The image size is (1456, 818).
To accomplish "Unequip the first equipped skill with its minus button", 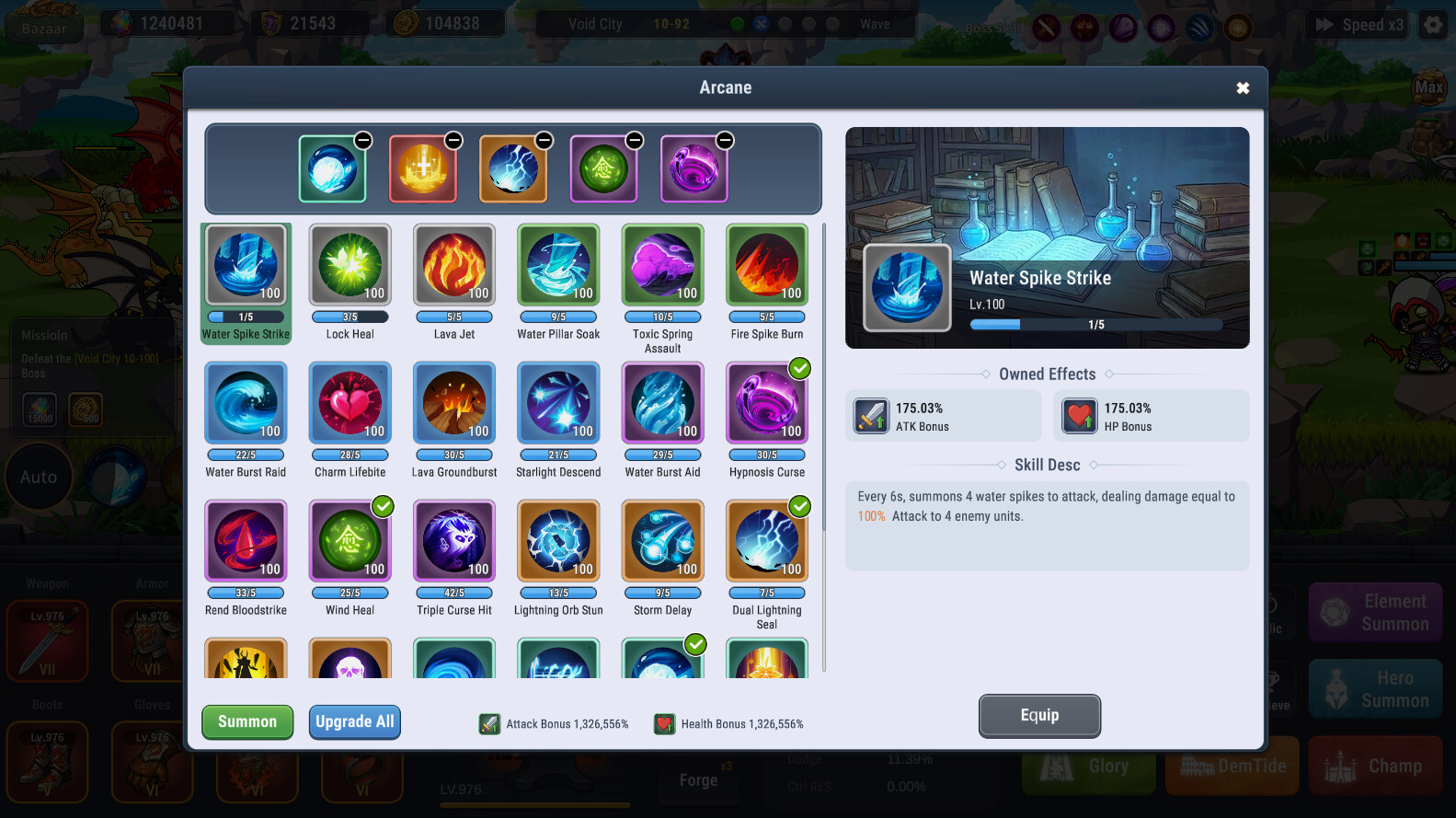I will click(x=362, y=140).
